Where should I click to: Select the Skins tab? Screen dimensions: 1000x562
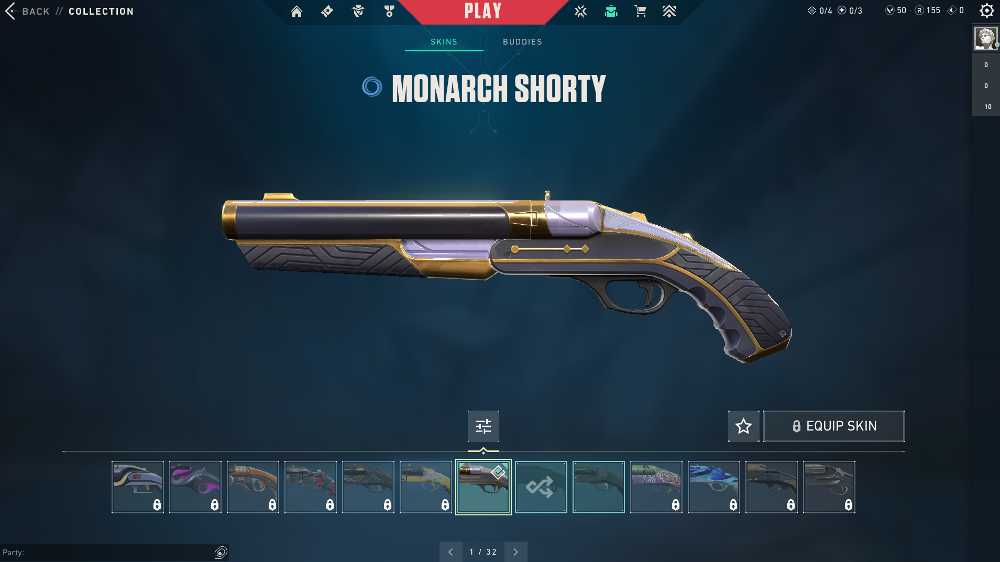pyautogui.click(x=444, y=42)
